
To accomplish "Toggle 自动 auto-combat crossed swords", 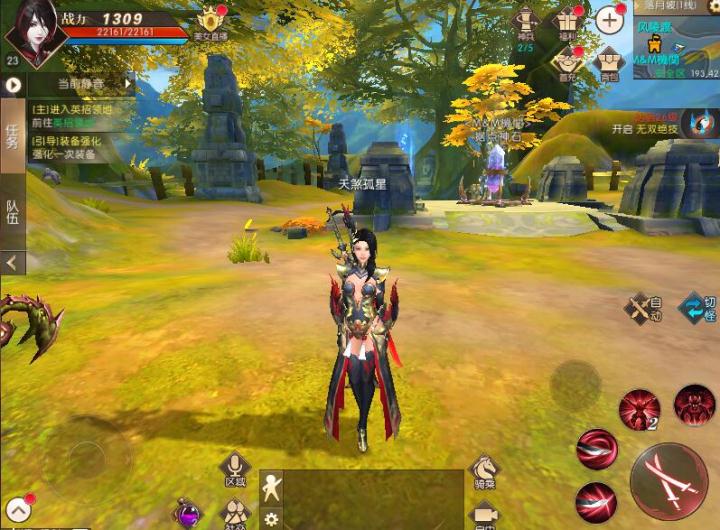I will 644,308.
